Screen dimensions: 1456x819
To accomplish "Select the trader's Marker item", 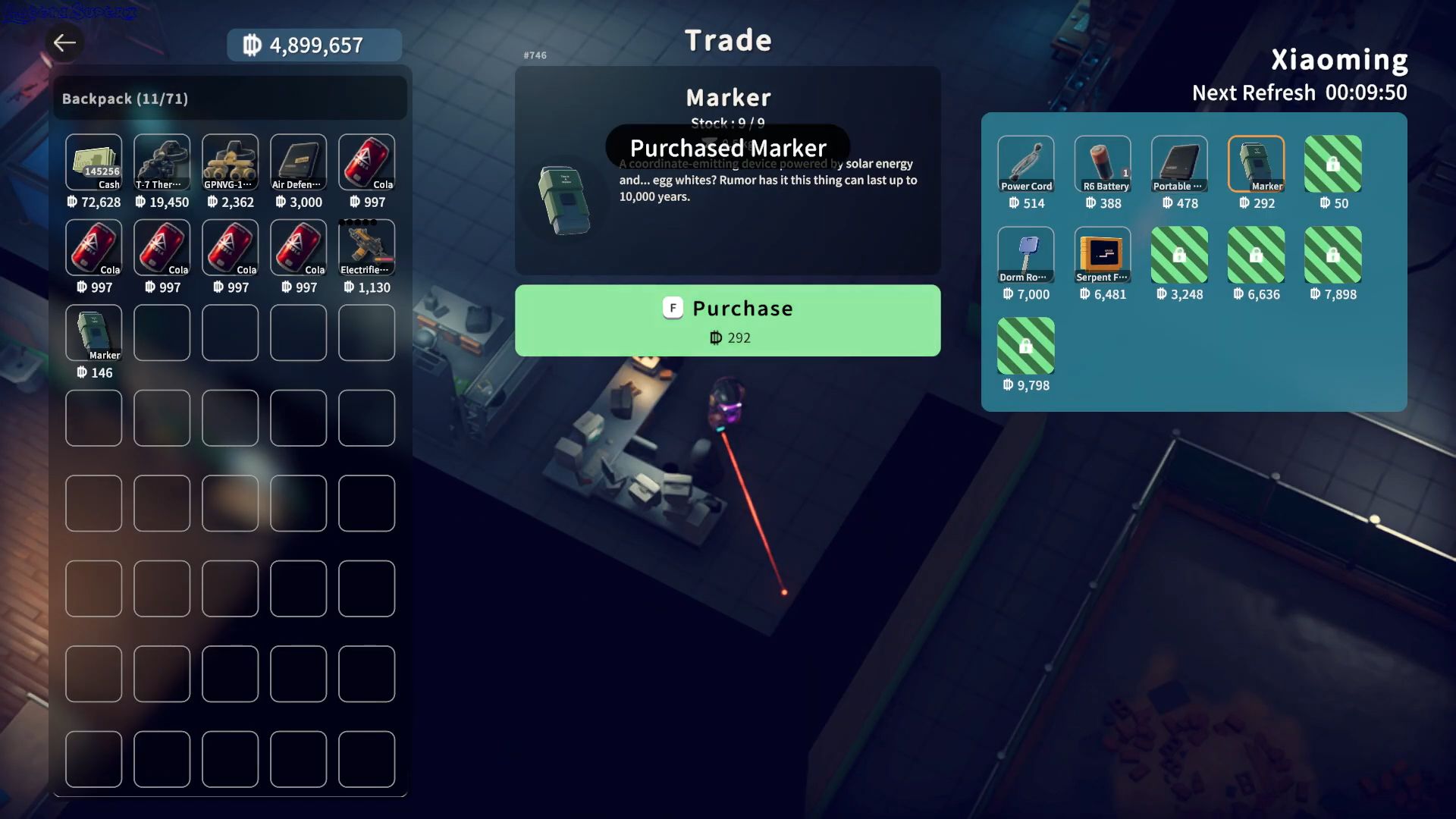I will 1256,164.
